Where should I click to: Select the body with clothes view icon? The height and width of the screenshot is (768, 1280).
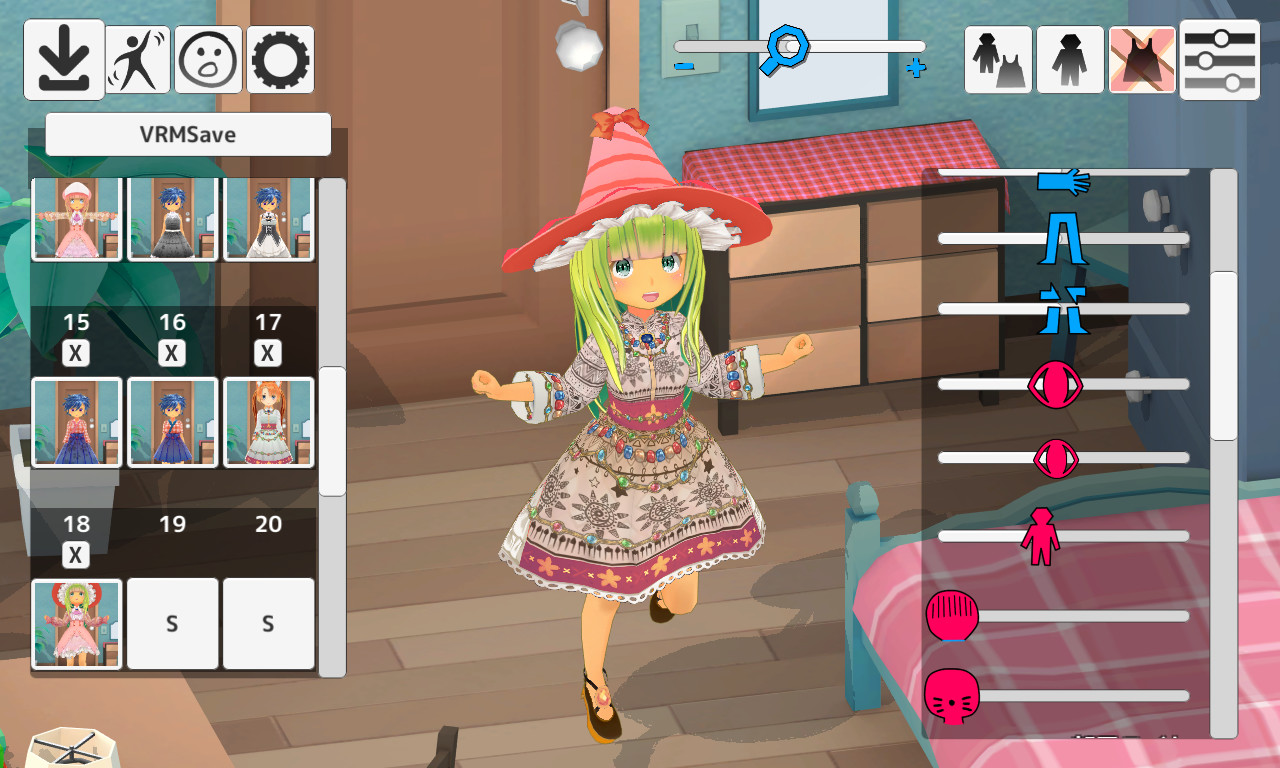(997, 59)
